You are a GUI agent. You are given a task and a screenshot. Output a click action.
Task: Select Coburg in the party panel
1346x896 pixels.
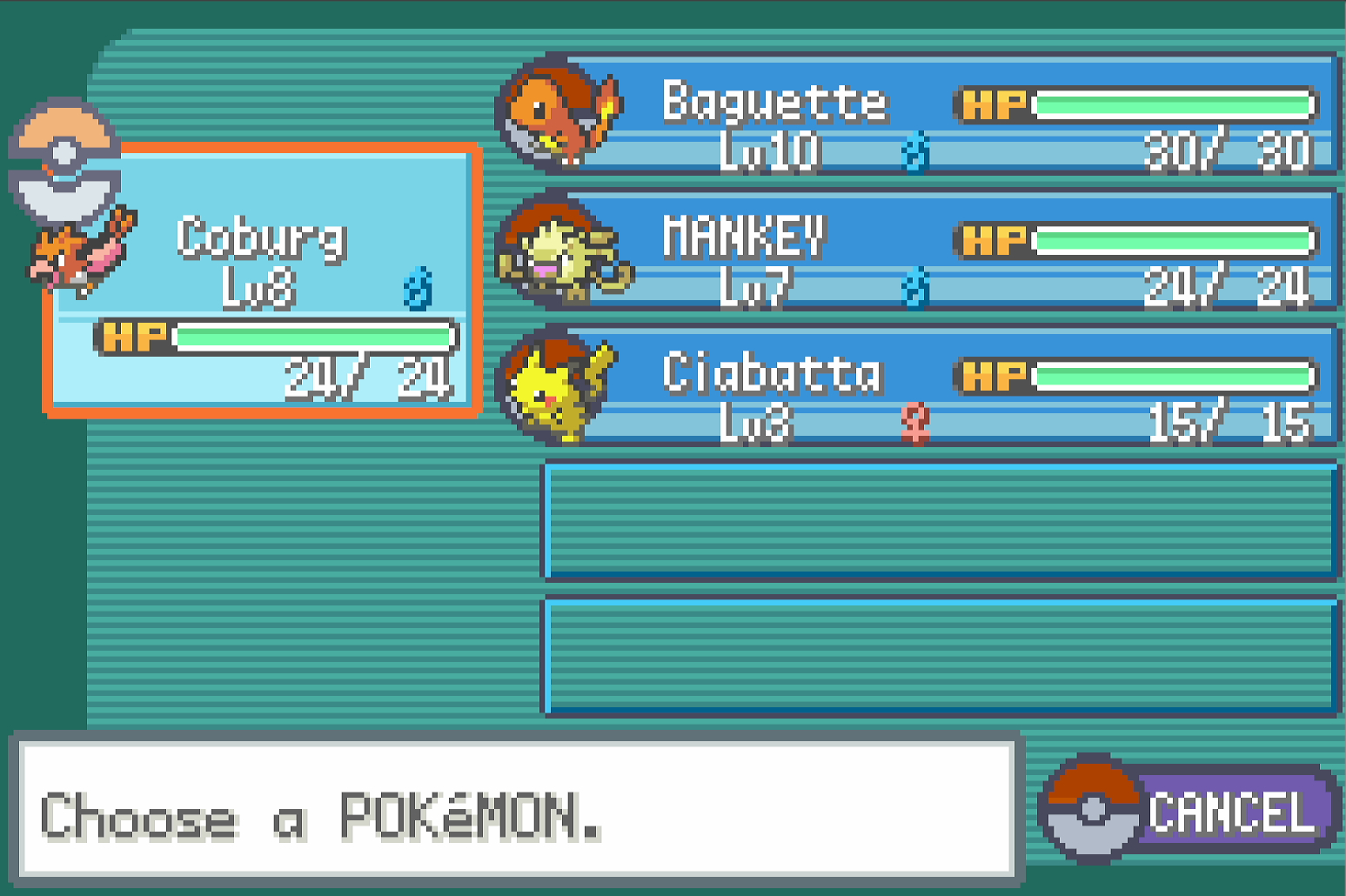[x=261, y=280]
